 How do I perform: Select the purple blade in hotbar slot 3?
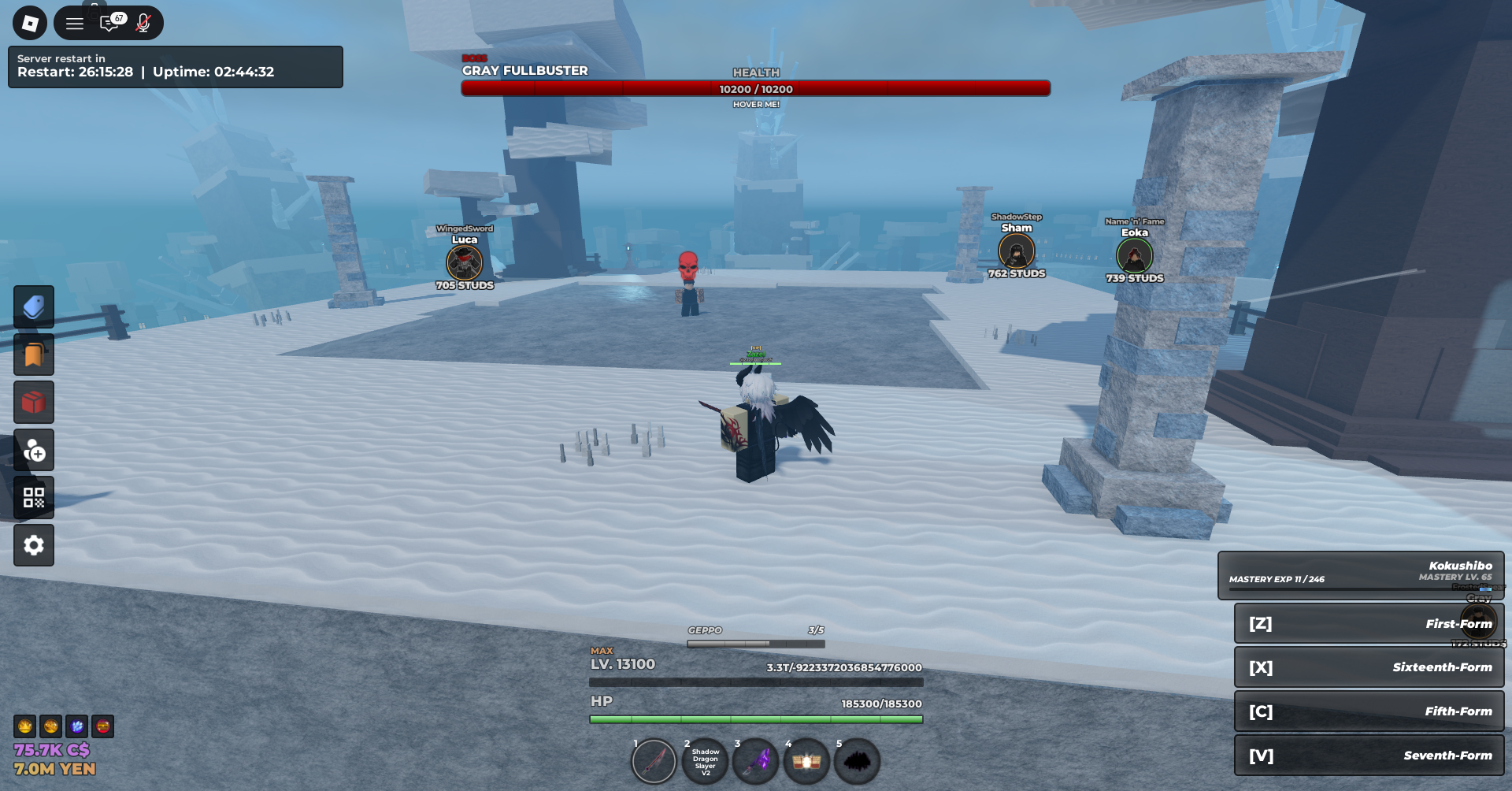pos(756,761)
